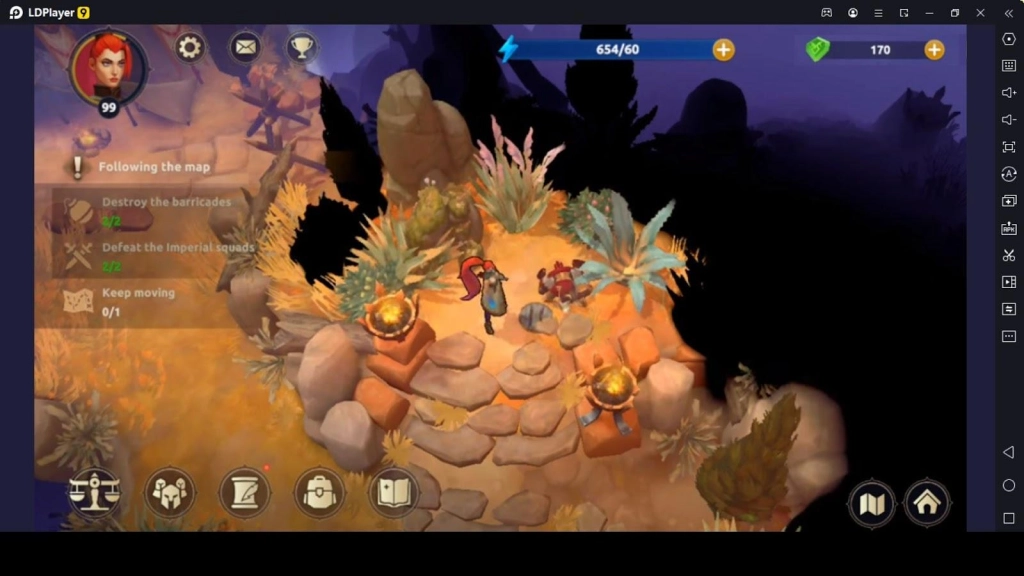This screenshot has width=1024, height=576.
Task: Open the scroll quests menu
Action: pos(245,492)
